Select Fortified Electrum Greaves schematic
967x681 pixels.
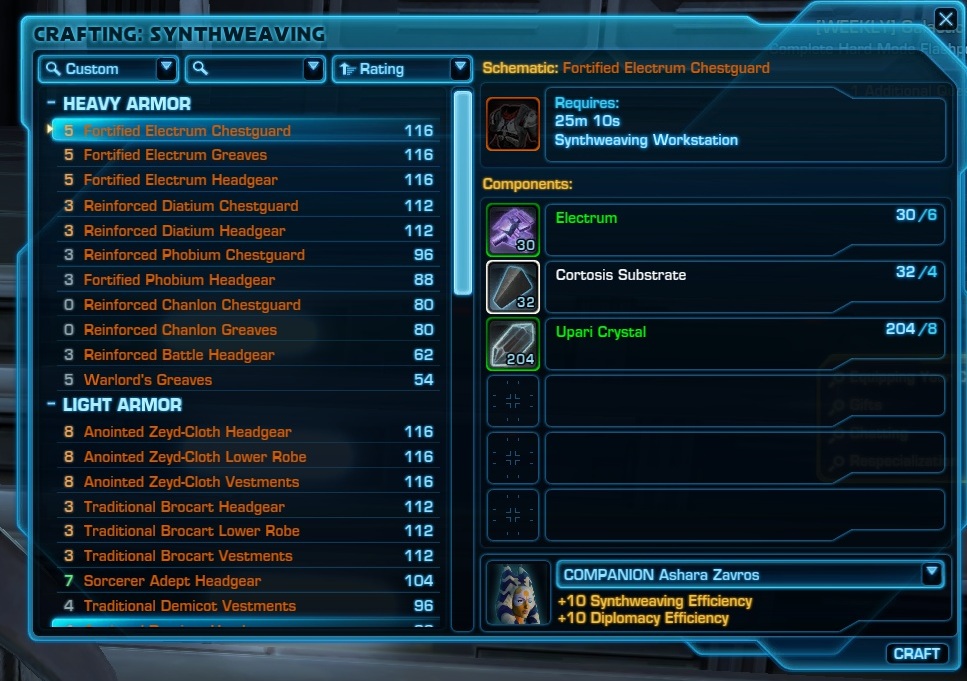click(175, 155)
